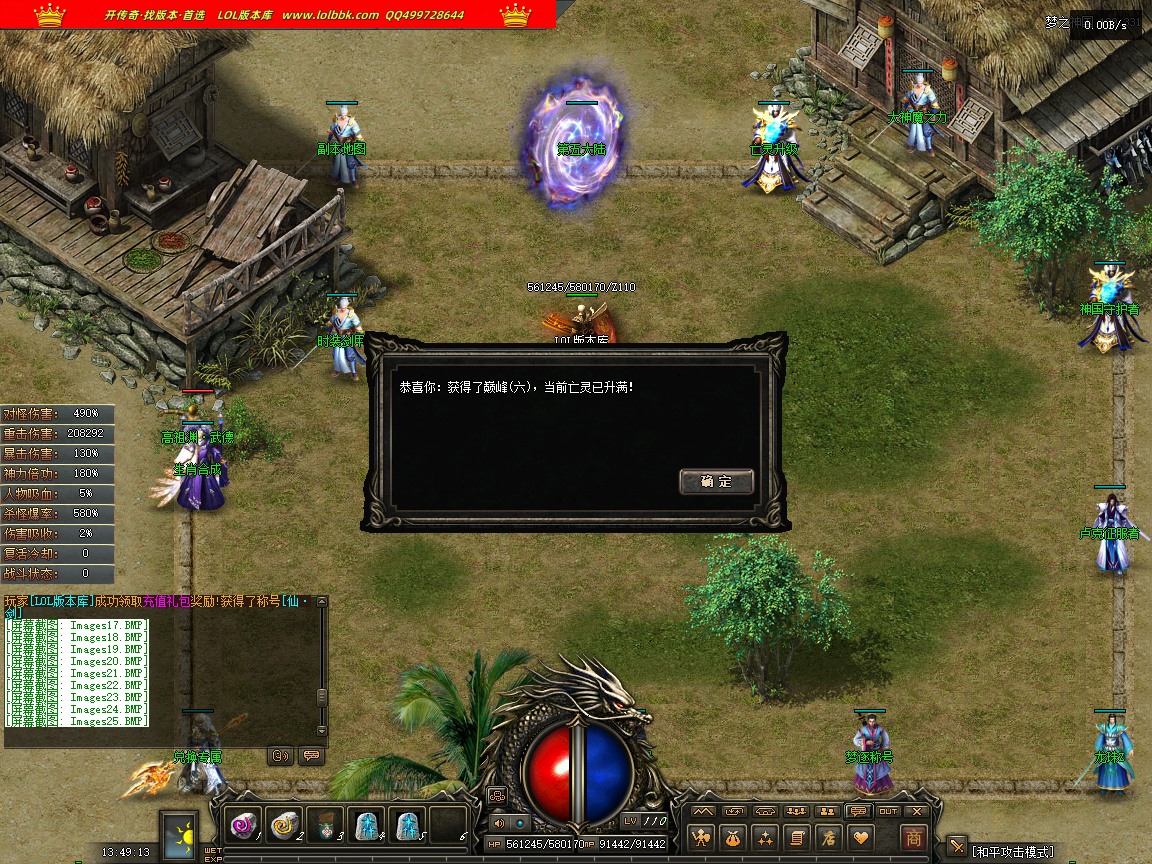Open the bag inventory icon

(735, 837)
